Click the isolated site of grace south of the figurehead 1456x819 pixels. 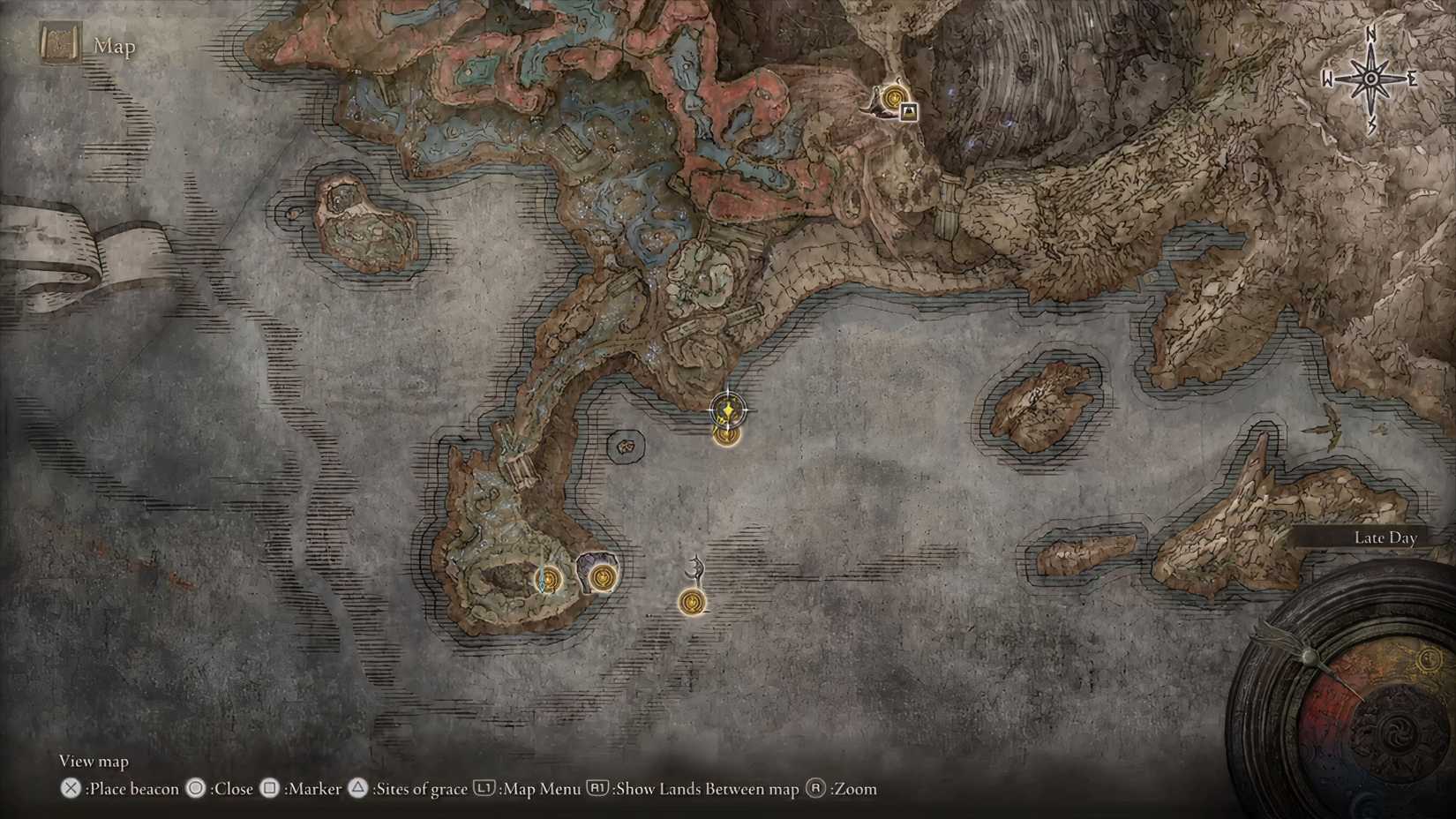(692, 602)
